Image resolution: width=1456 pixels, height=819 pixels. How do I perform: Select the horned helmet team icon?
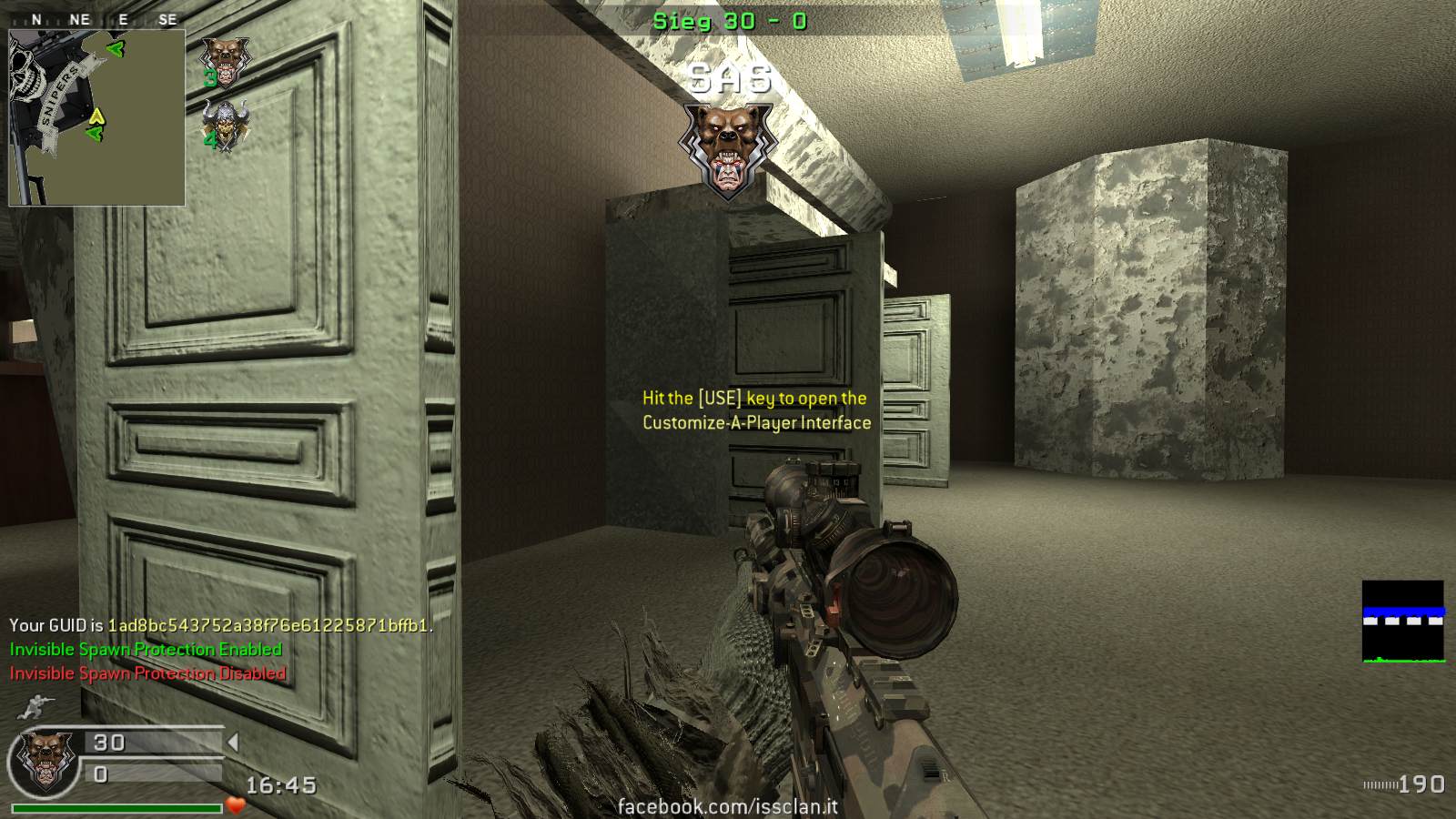click(x=226, y=126)
